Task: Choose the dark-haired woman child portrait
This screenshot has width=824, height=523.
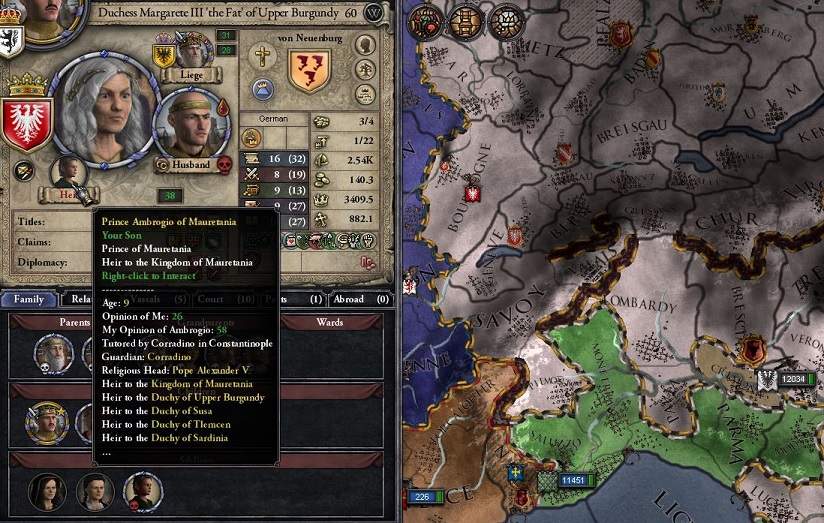Action: pyautogui.click(x=47, y=490)
